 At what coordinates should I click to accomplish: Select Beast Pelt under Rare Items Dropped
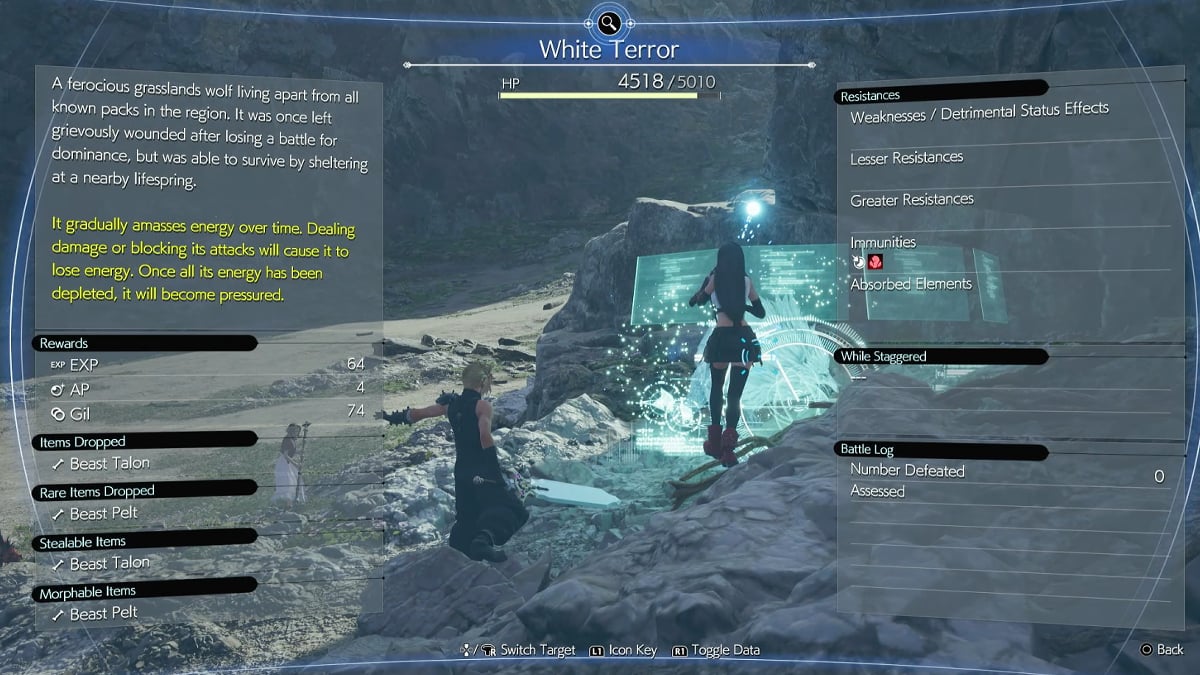pyautogui.click(x=103, y=513)
